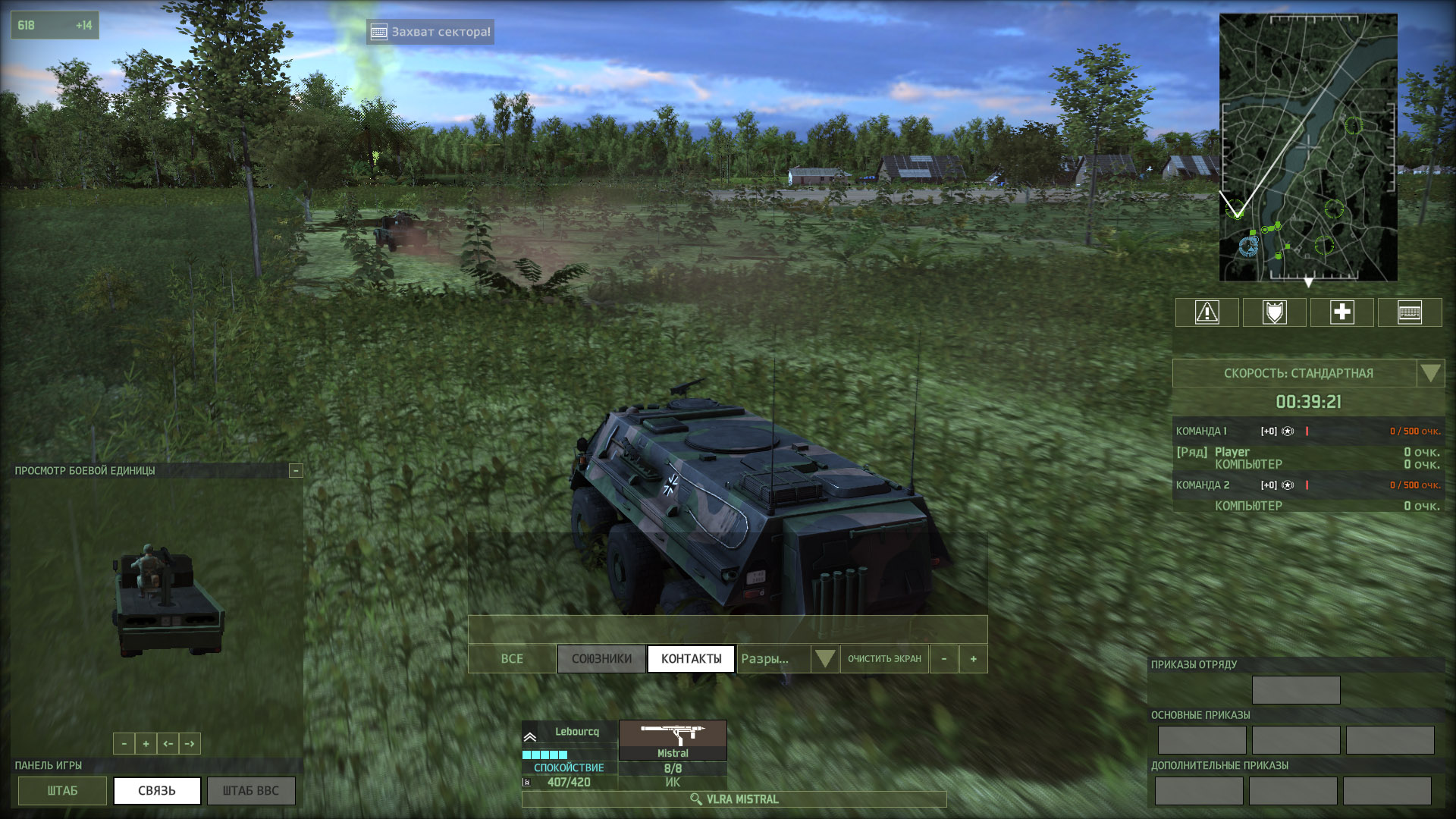
Task: Expand the Разры... dropdown arrow
Action: coord(824,658)
